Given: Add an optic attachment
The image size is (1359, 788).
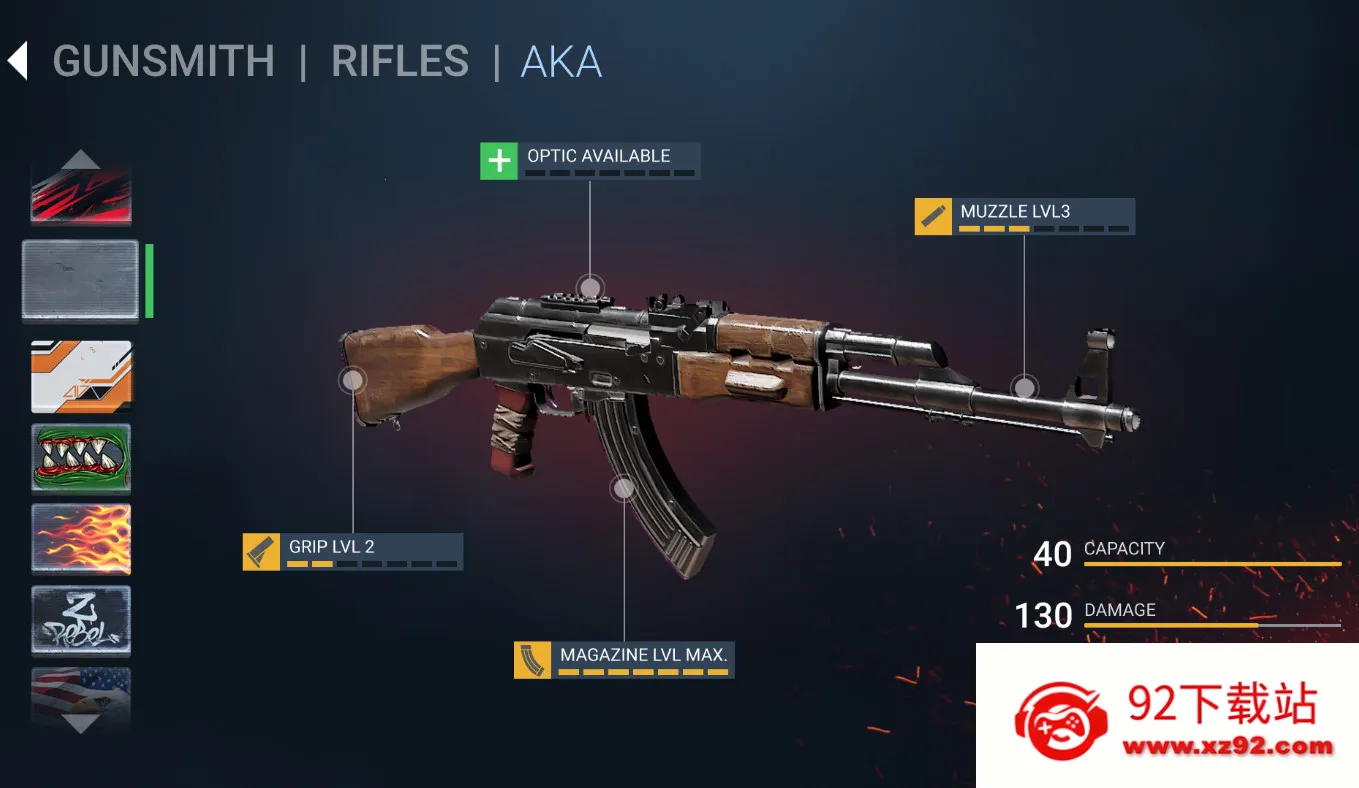Looking at the screenshot, I should (x=590, y=161).
